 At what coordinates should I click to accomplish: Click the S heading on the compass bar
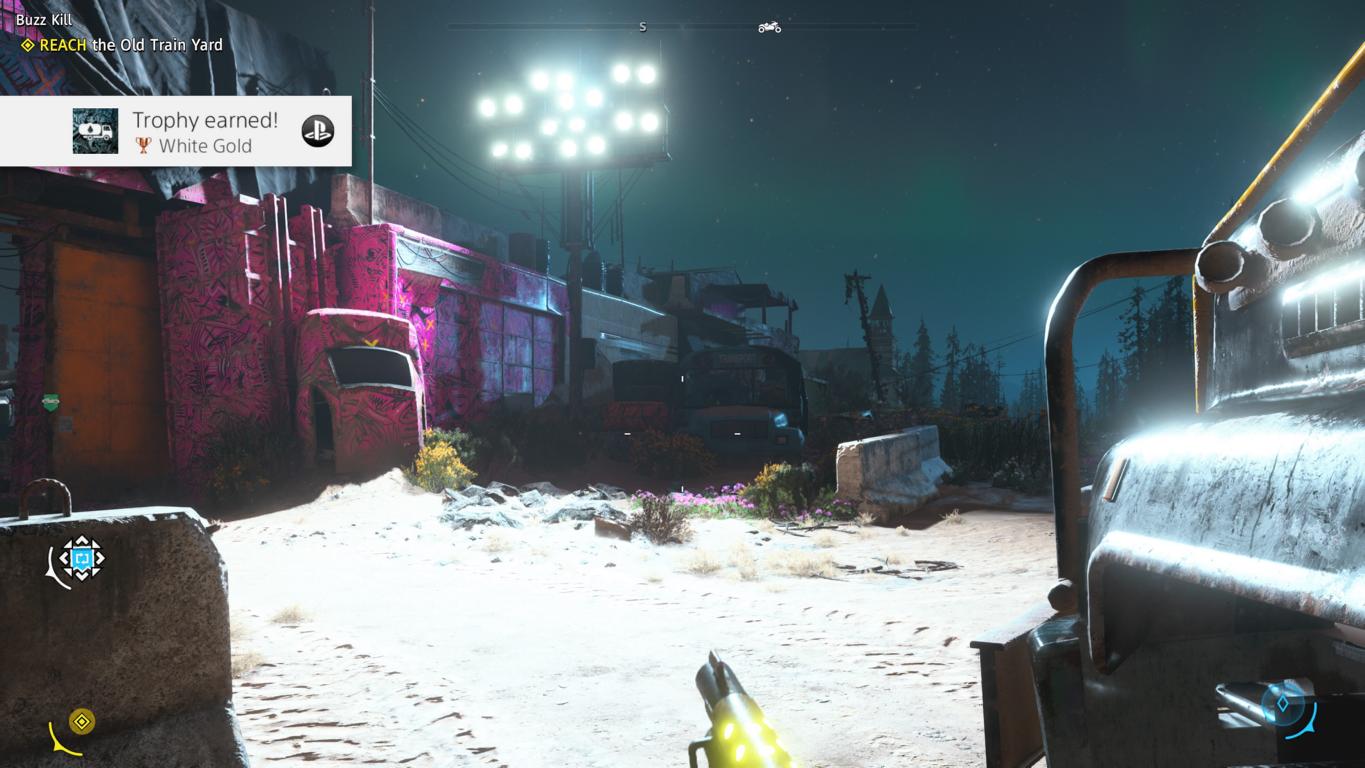point(642,27)
